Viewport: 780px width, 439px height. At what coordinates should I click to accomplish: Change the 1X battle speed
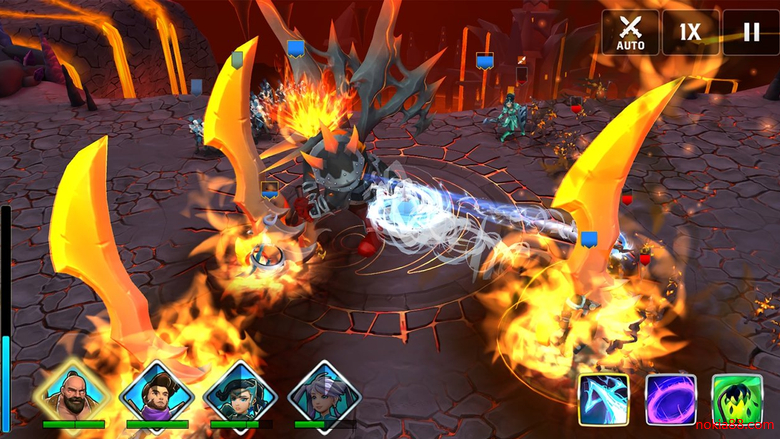pyautogui.click(x=690, y=32)
